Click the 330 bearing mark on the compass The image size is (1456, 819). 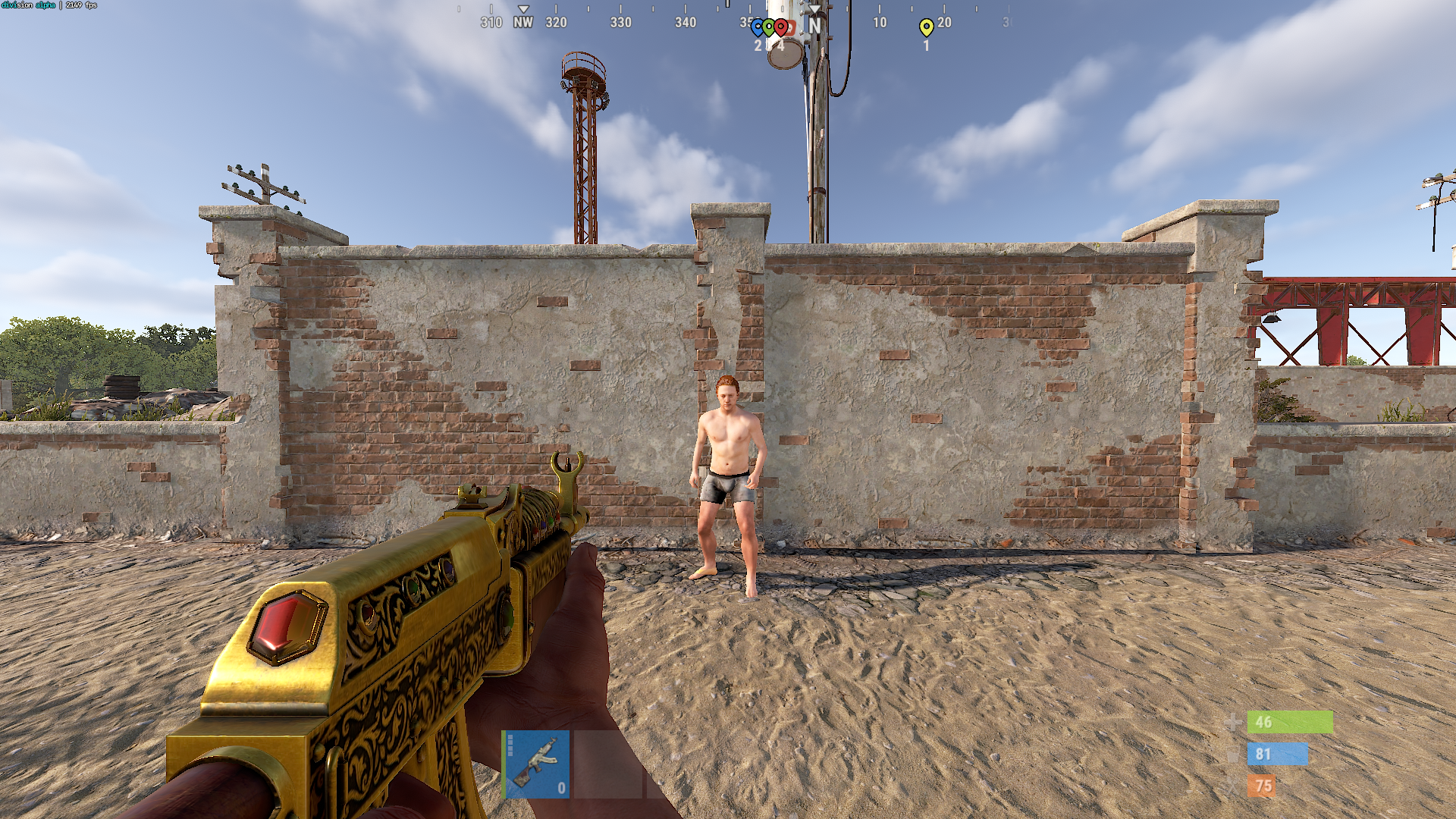(622, 23)
